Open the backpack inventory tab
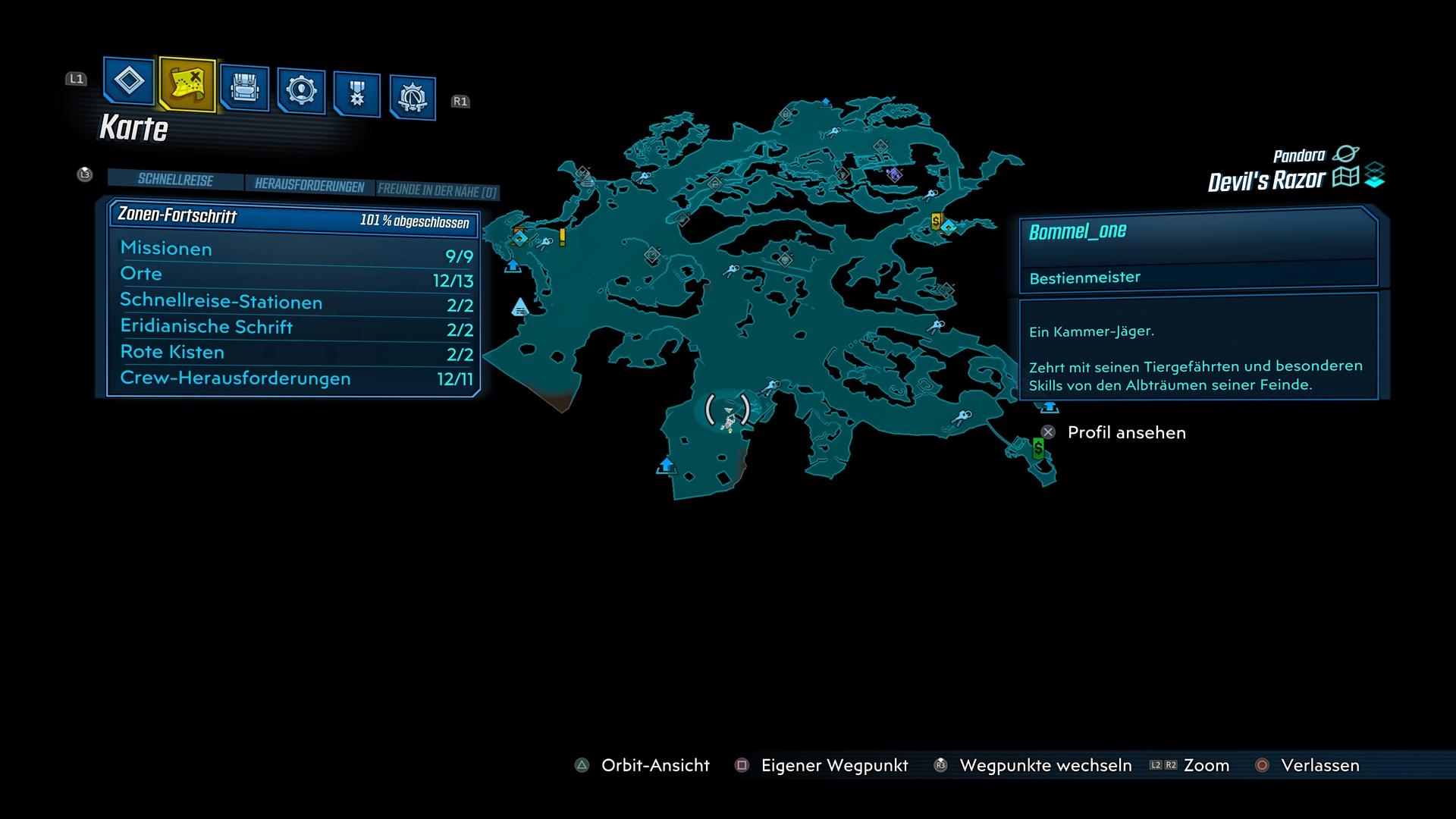 (244, 88)
